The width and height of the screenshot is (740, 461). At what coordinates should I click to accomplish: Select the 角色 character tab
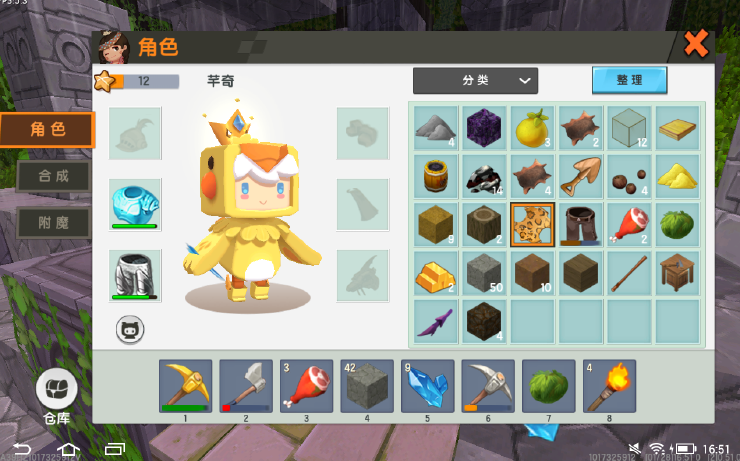coord(48,129)
